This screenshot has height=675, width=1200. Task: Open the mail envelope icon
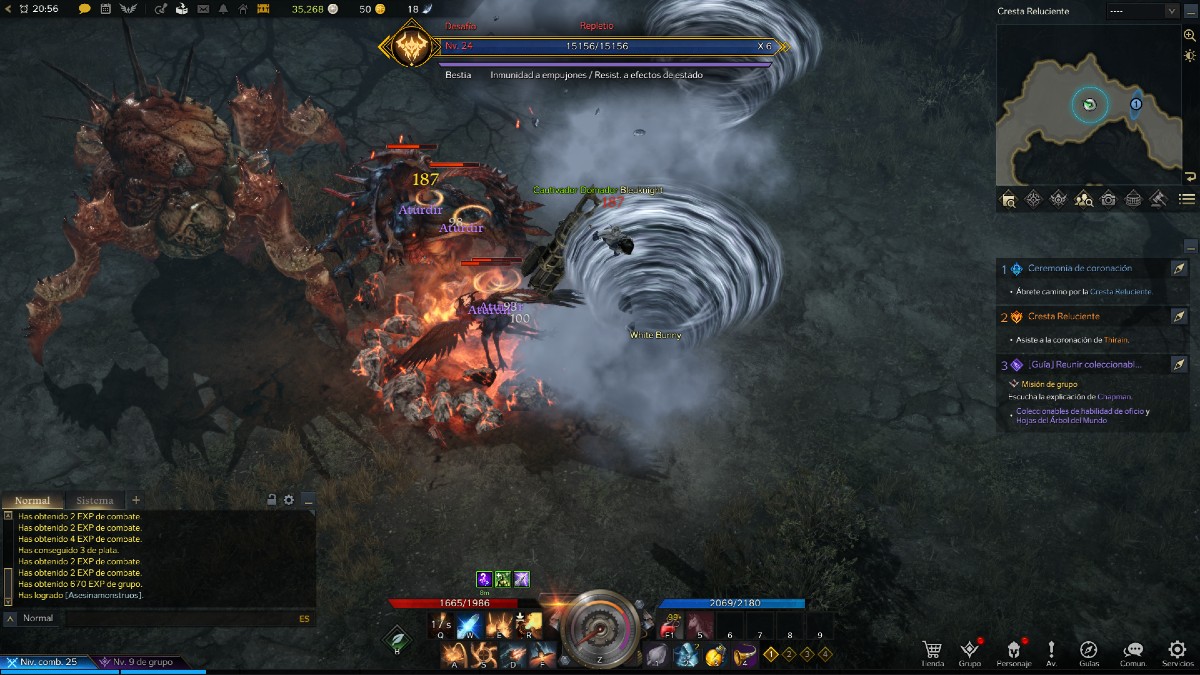[x=204, y=9]
